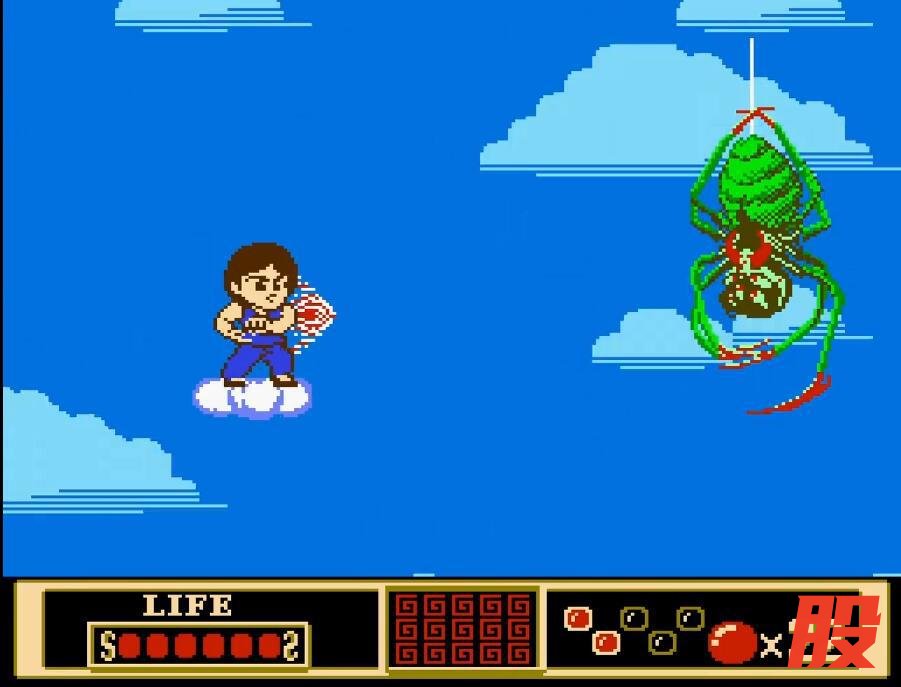Image resolution: width=901 pixels, height=687 pixels.
Task: Click the red Chinese character watermark
Action: pyautogui.click(x=832, y=632)
